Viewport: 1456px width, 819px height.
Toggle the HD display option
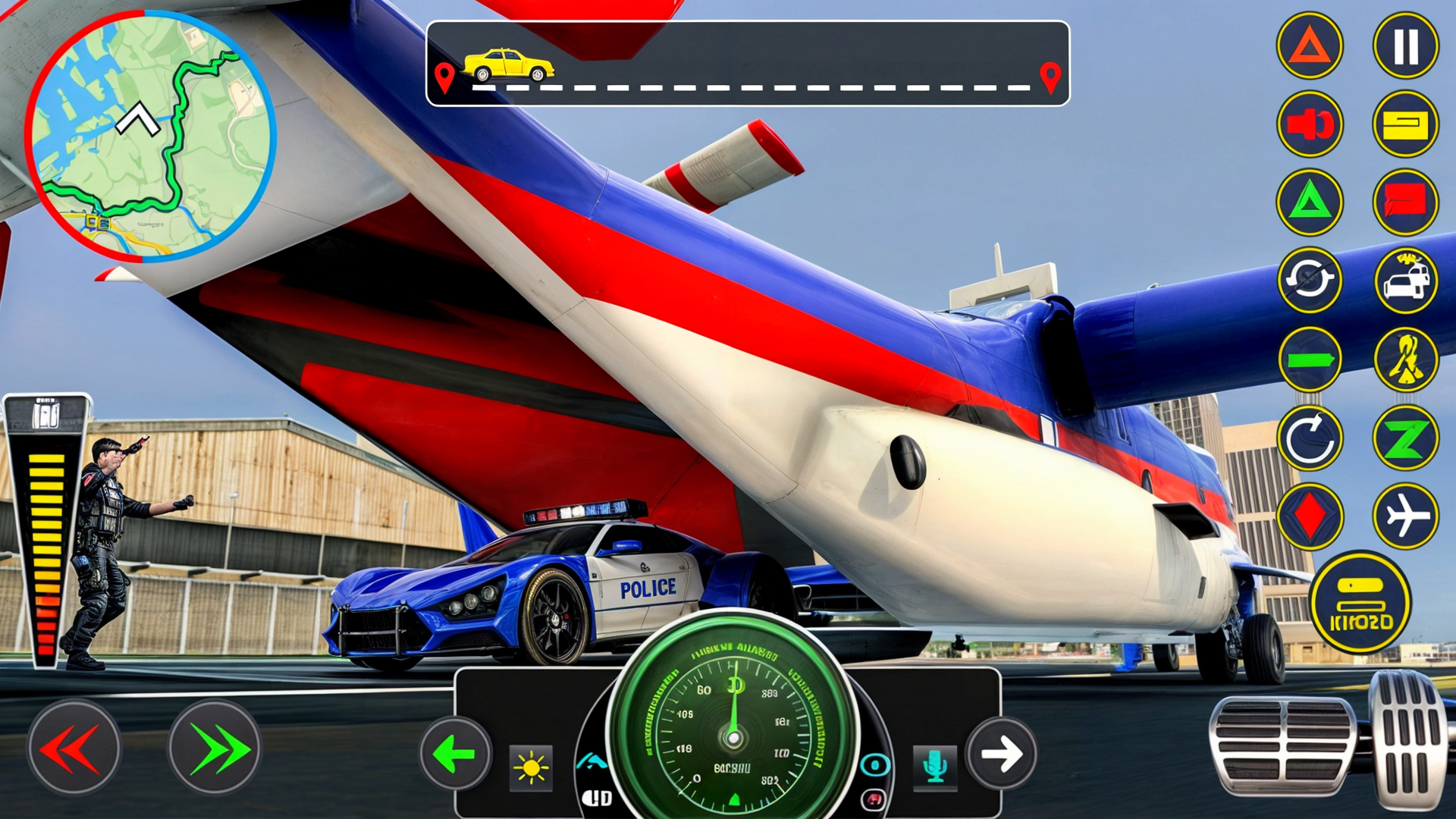click(x=598, y=795)
